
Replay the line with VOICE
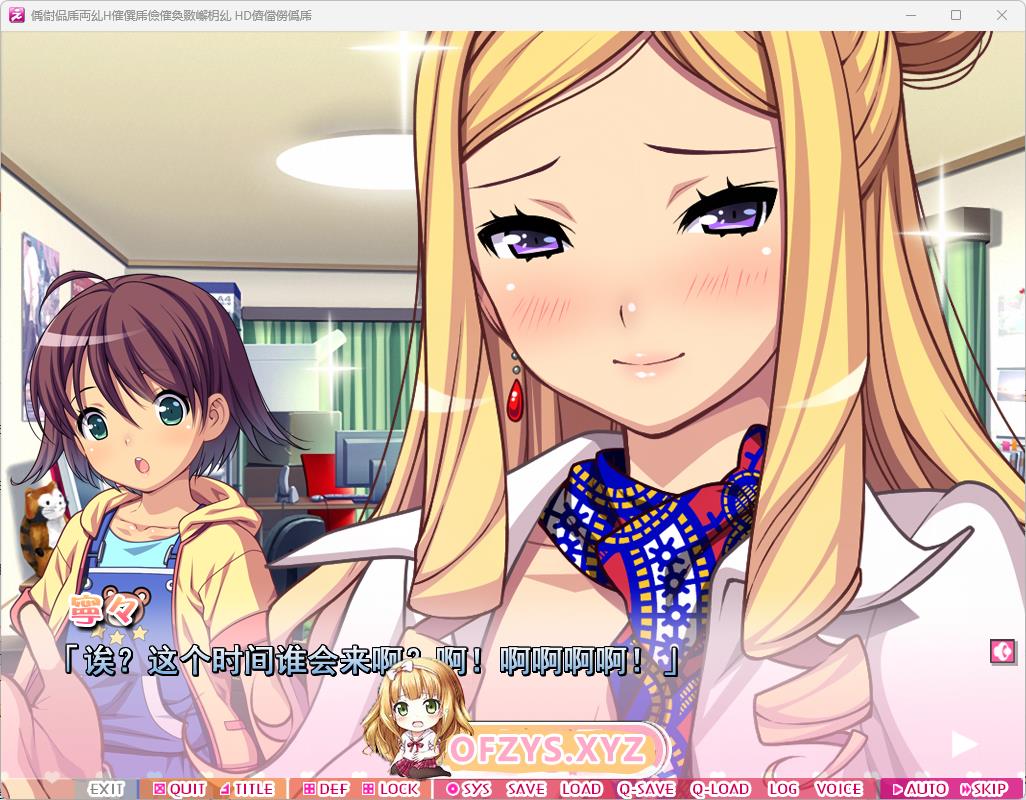coord(838,789)
